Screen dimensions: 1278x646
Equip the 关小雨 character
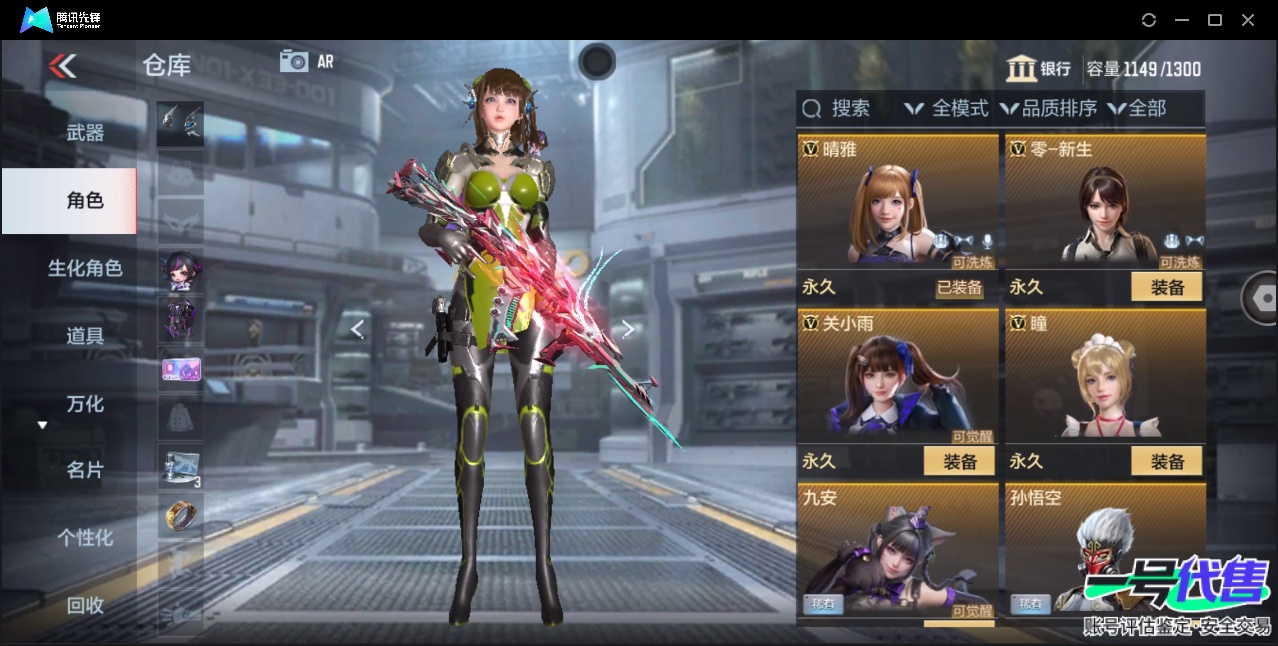pyautogui.click(x=959, y=461)
